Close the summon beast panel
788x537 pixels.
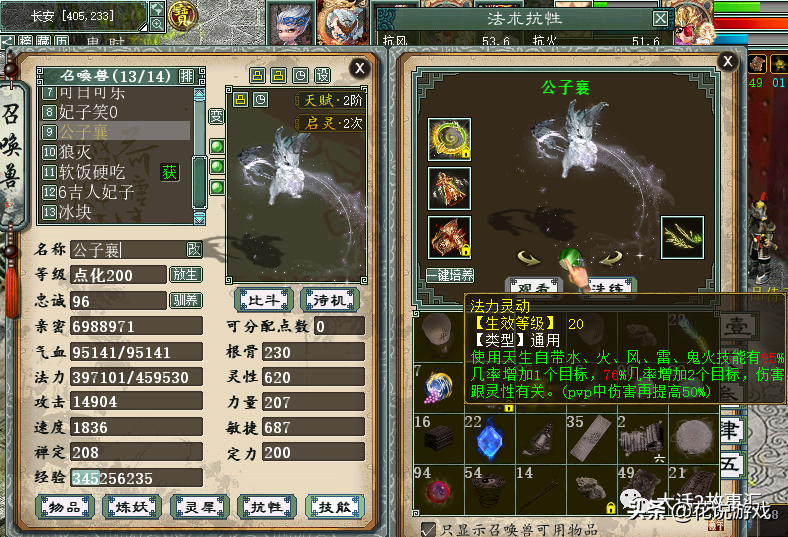359,67
